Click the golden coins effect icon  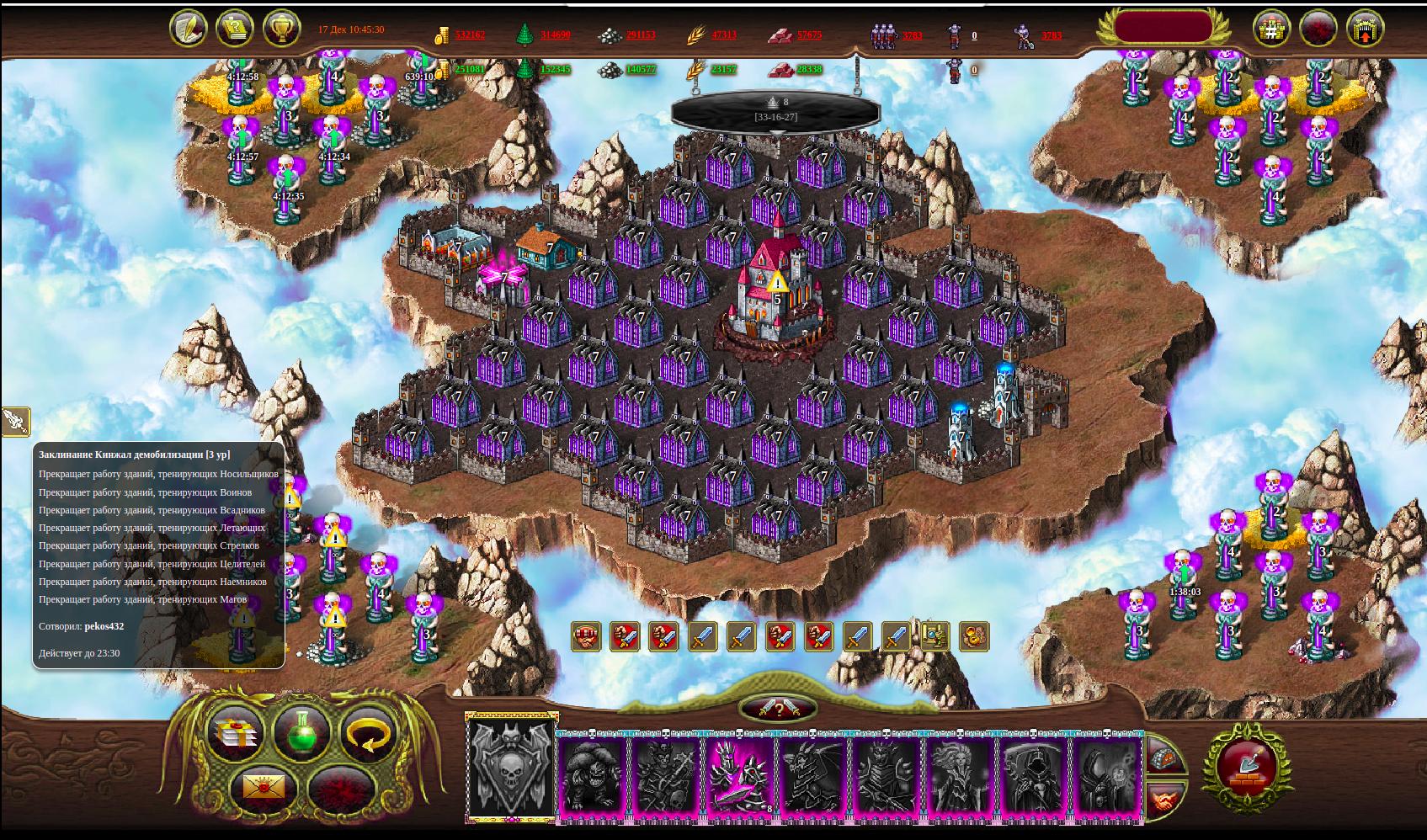974,636
